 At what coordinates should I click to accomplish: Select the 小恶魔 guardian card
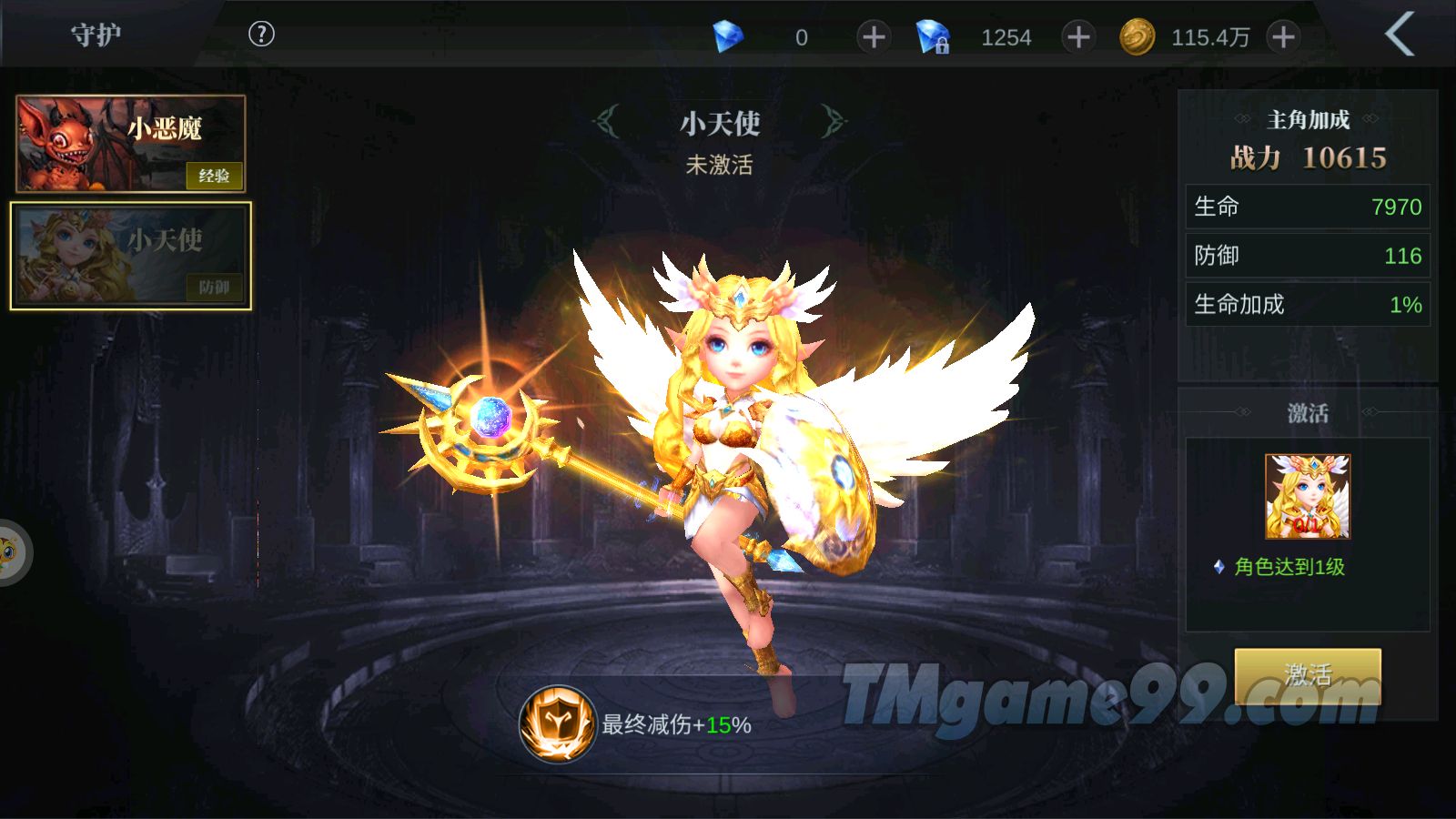click(x=131, y=144)
